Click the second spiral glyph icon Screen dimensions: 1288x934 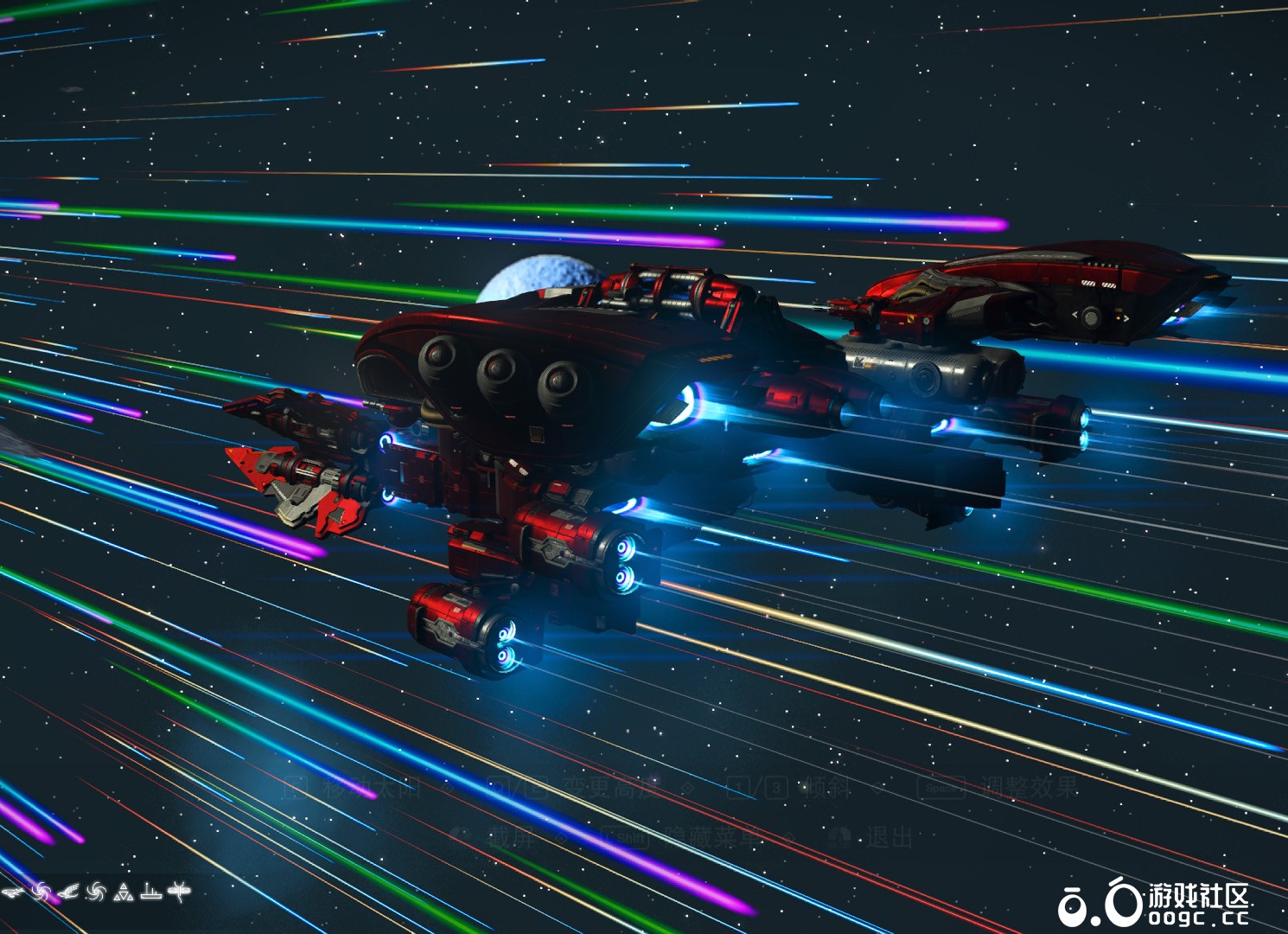(x=96, y=892)
